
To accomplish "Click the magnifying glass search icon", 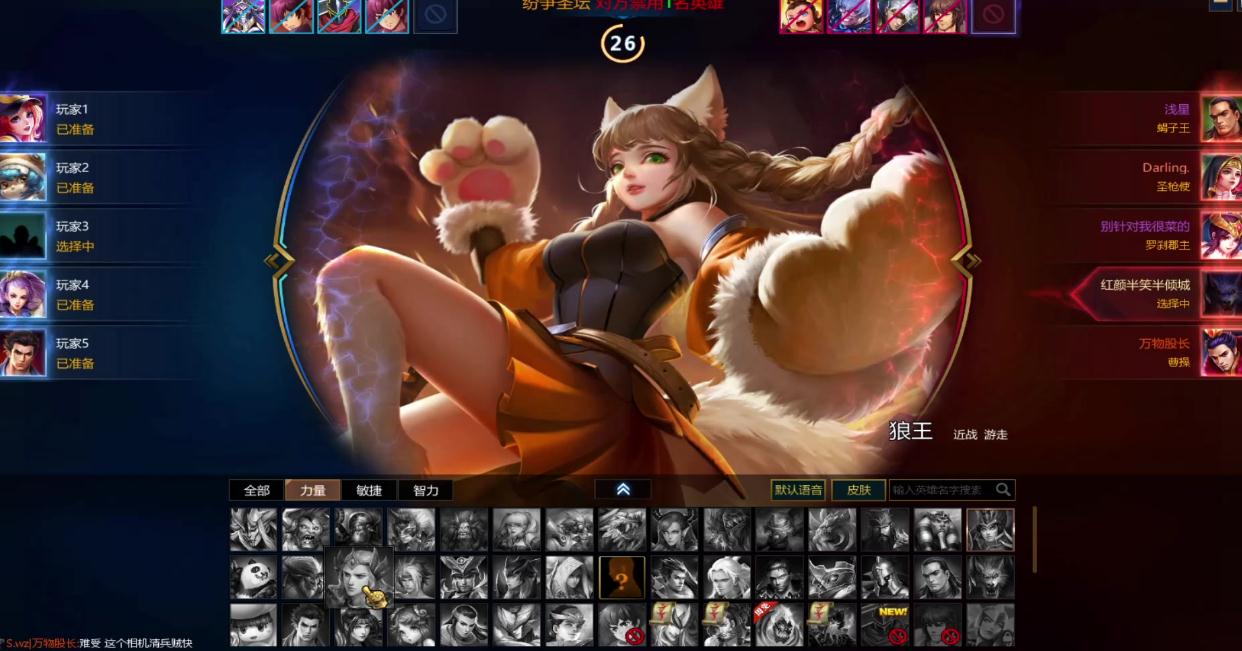I will point(1003,490).
